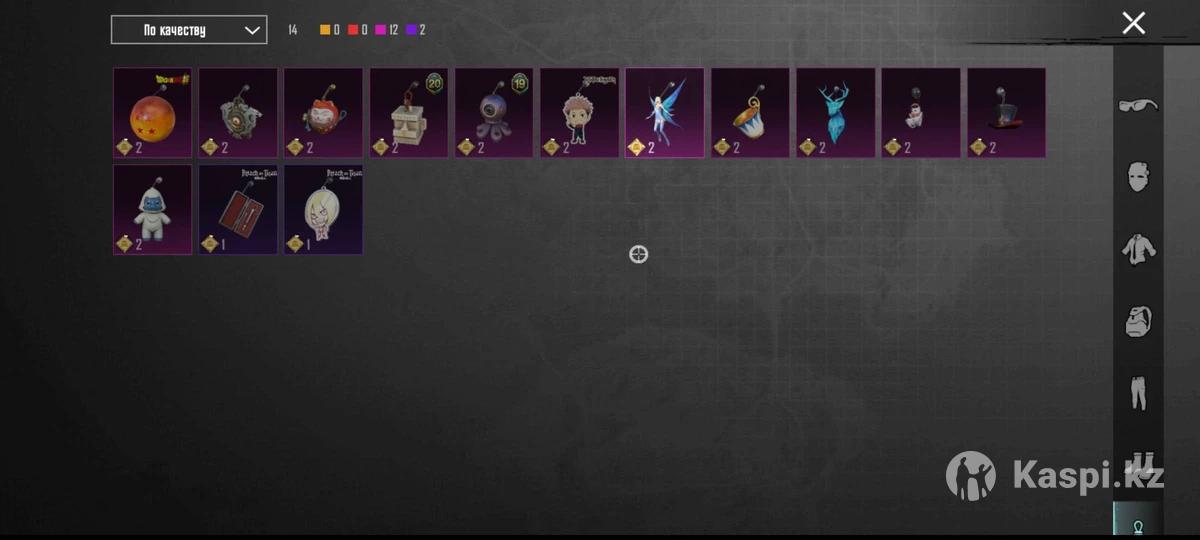The height and width of the screenshot is (540, 1200).
Task: Show the backpack category tab
Action: (1138, 321)
